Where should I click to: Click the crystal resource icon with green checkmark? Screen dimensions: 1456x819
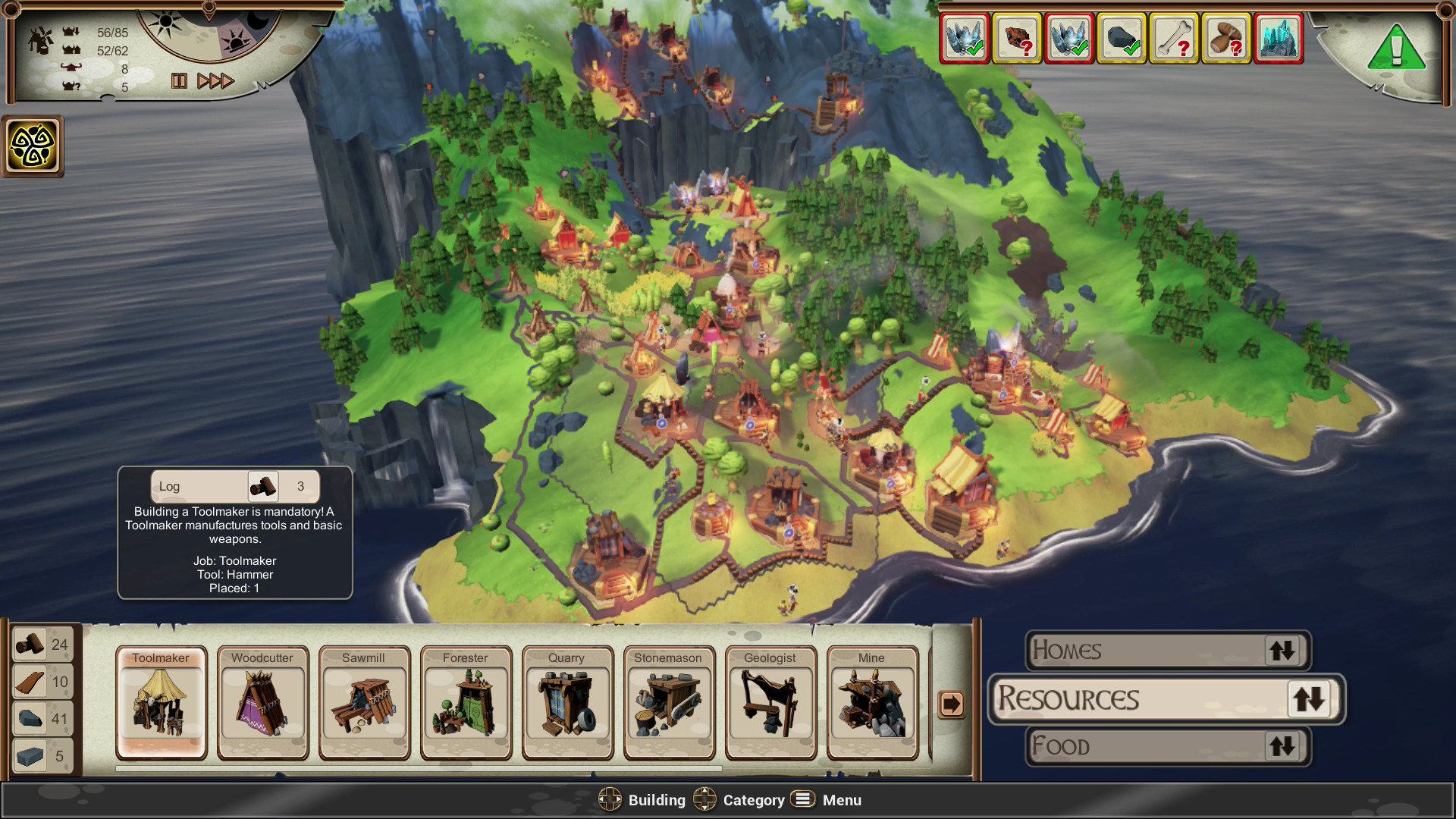click(x=964, y=38)
